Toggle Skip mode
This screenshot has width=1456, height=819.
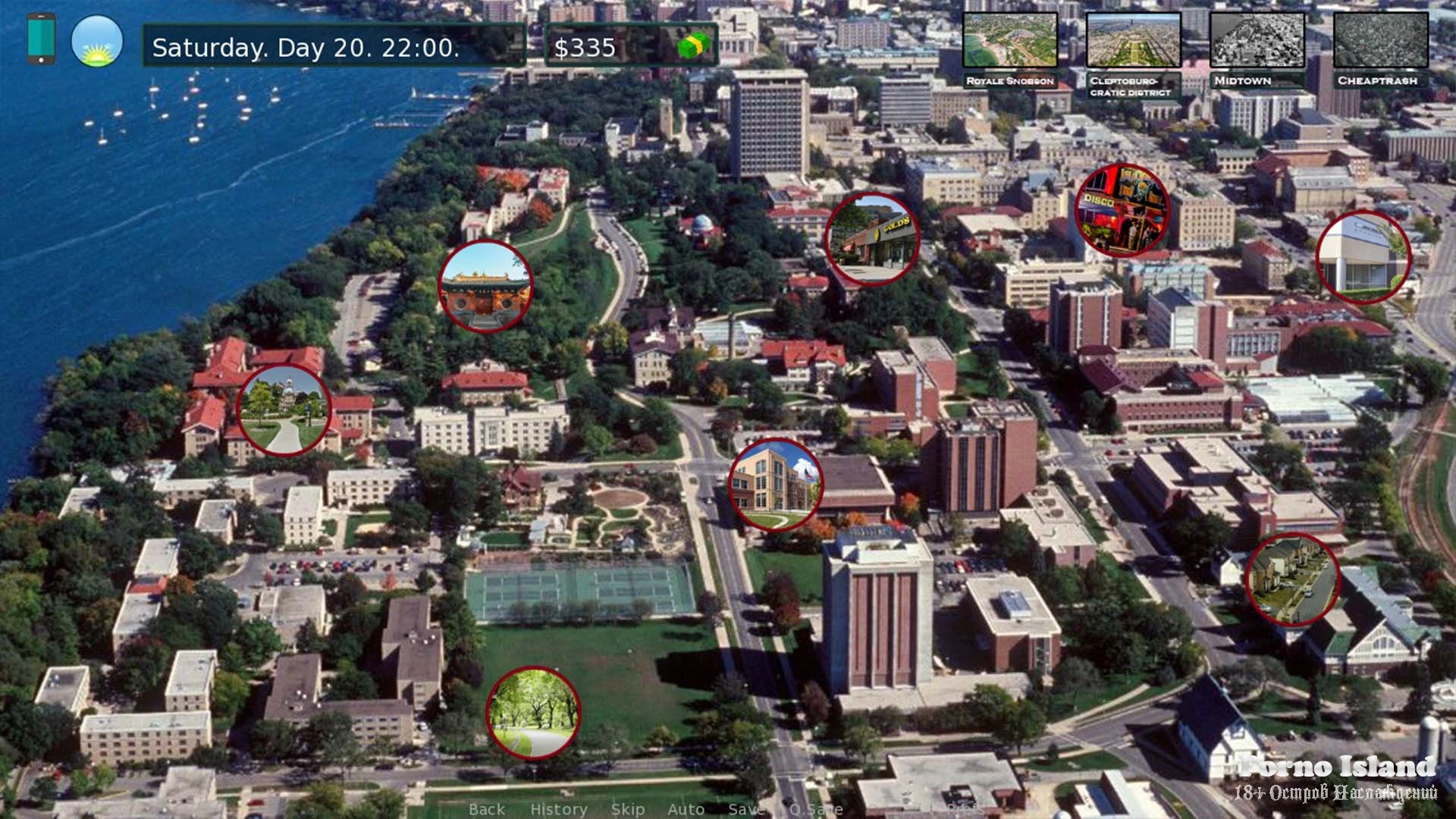627,809
